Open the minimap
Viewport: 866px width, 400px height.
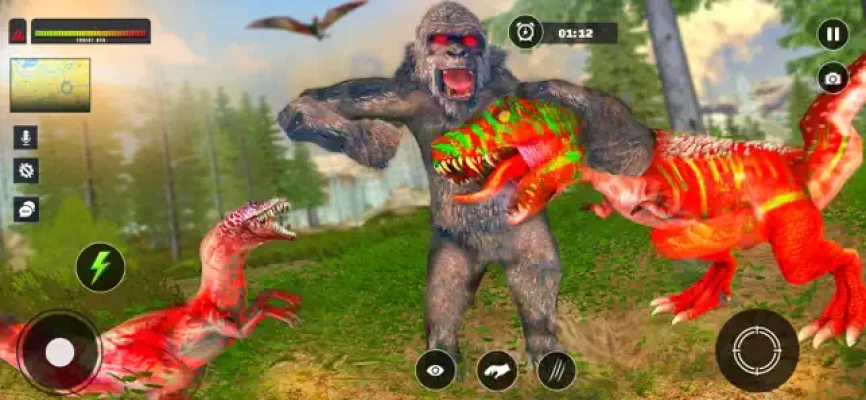(50, 85)
